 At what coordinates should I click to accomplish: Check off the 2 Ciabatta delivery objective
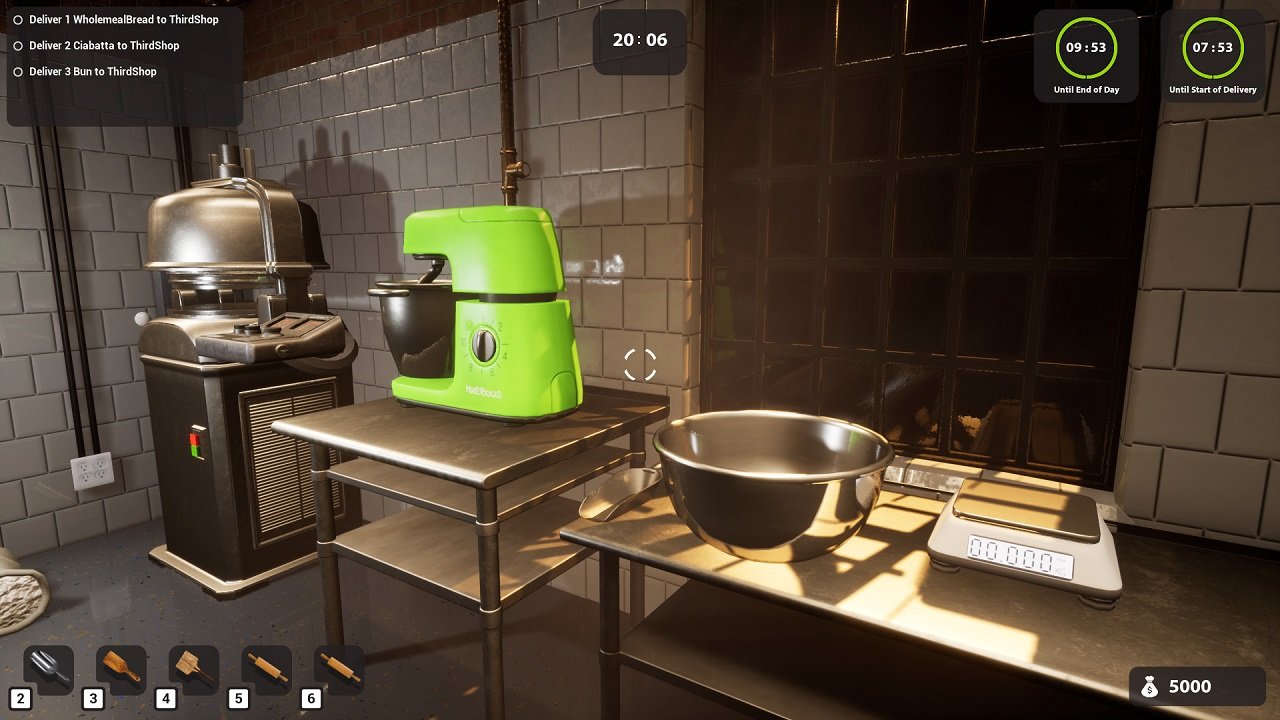[16, 45]
